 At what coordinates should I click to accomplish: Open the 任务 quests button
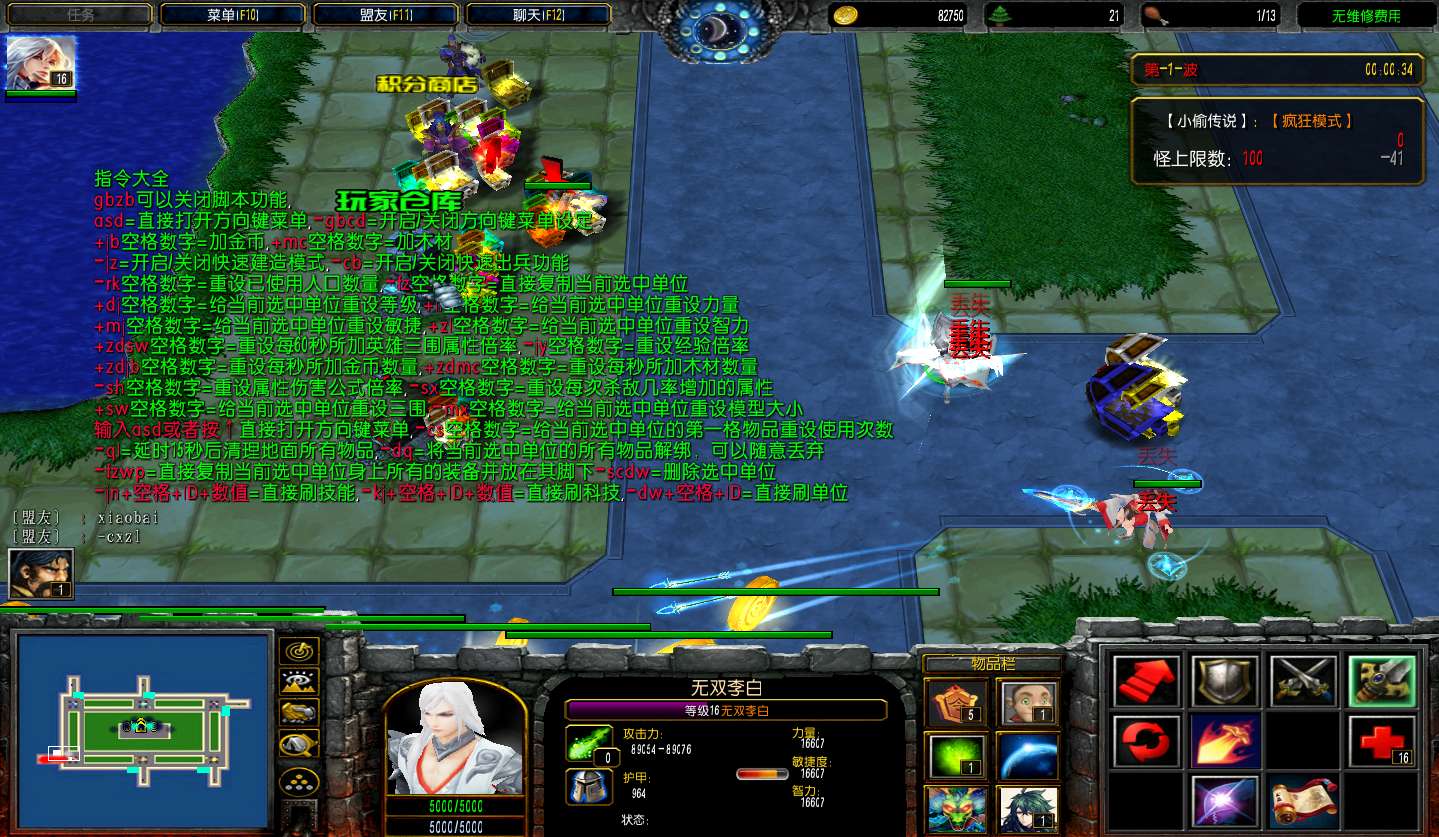click(80, 15)
